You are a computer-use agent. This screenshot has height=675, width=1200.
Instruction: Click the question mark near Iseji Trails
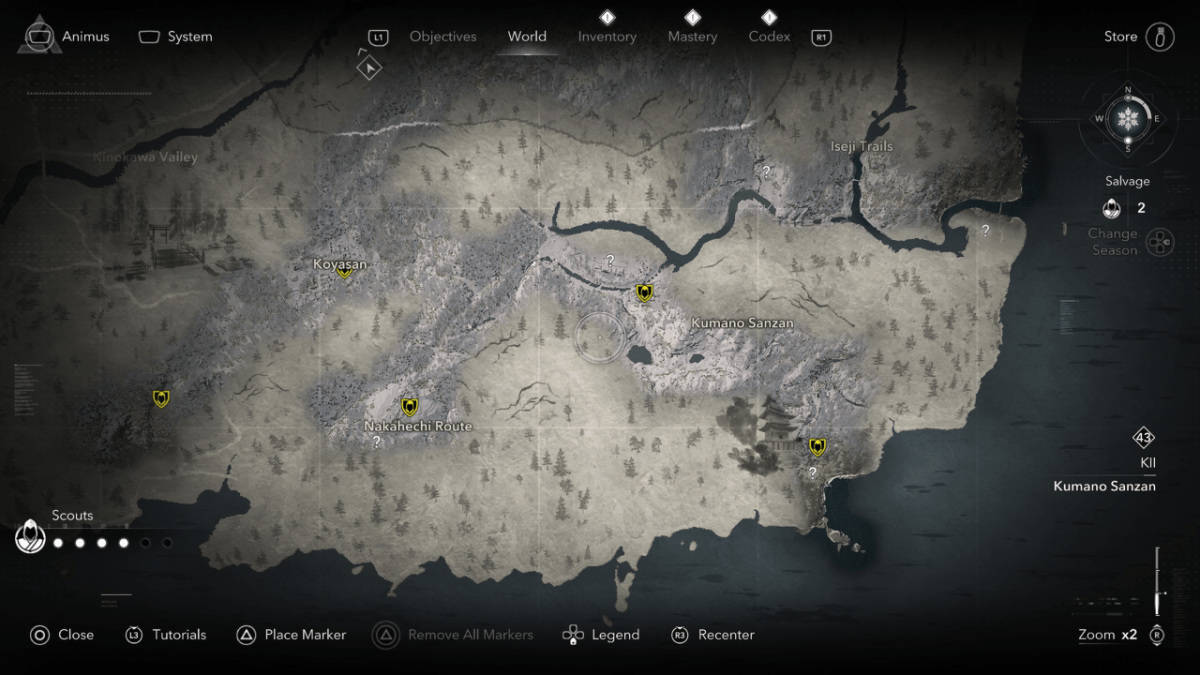[x=766, y=172]
